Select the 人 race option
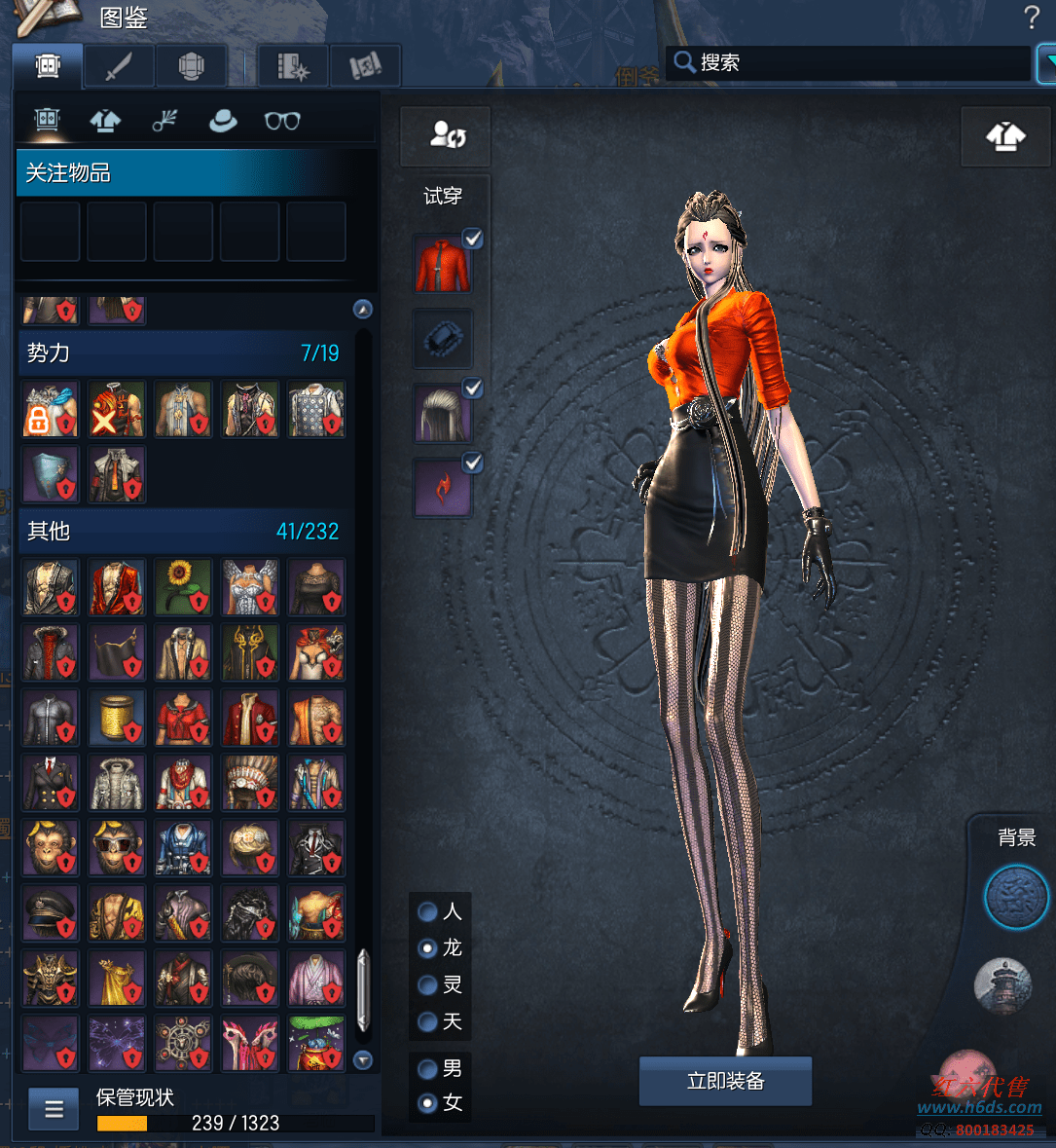The image size is (1056, 1148). [x=427, y=911]
